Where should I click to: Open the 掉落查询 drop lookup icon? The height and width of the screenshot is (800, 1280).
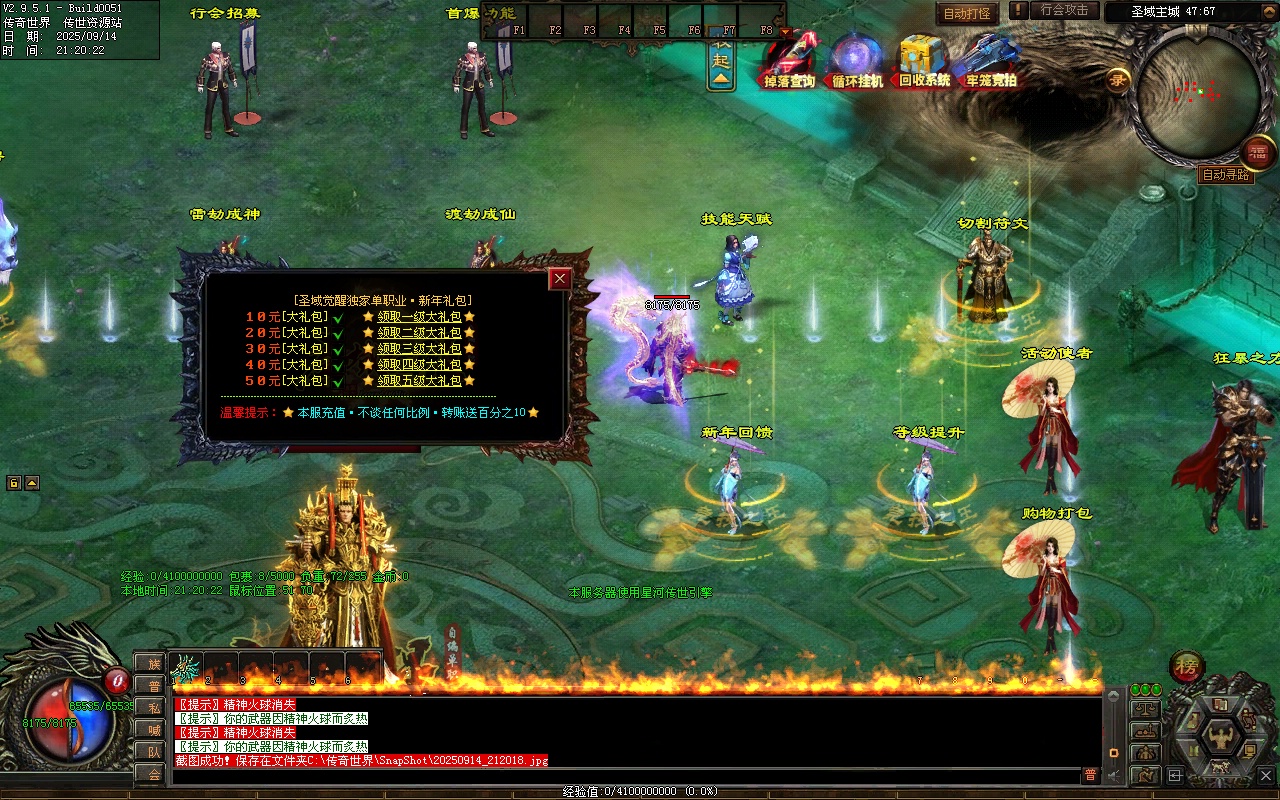coord(790,60)
